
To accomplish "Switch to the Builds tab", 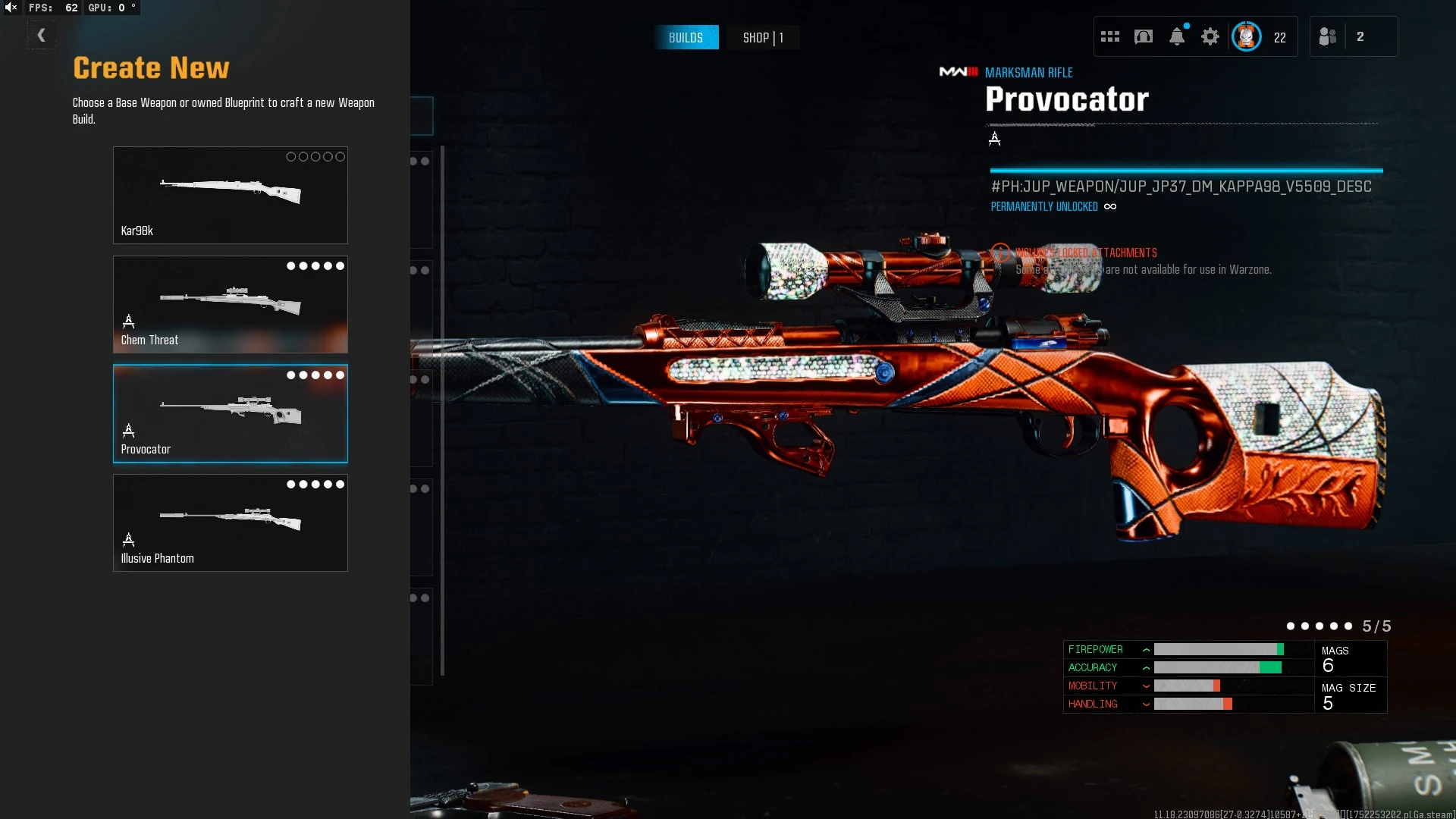I will (x=686, y=37).
